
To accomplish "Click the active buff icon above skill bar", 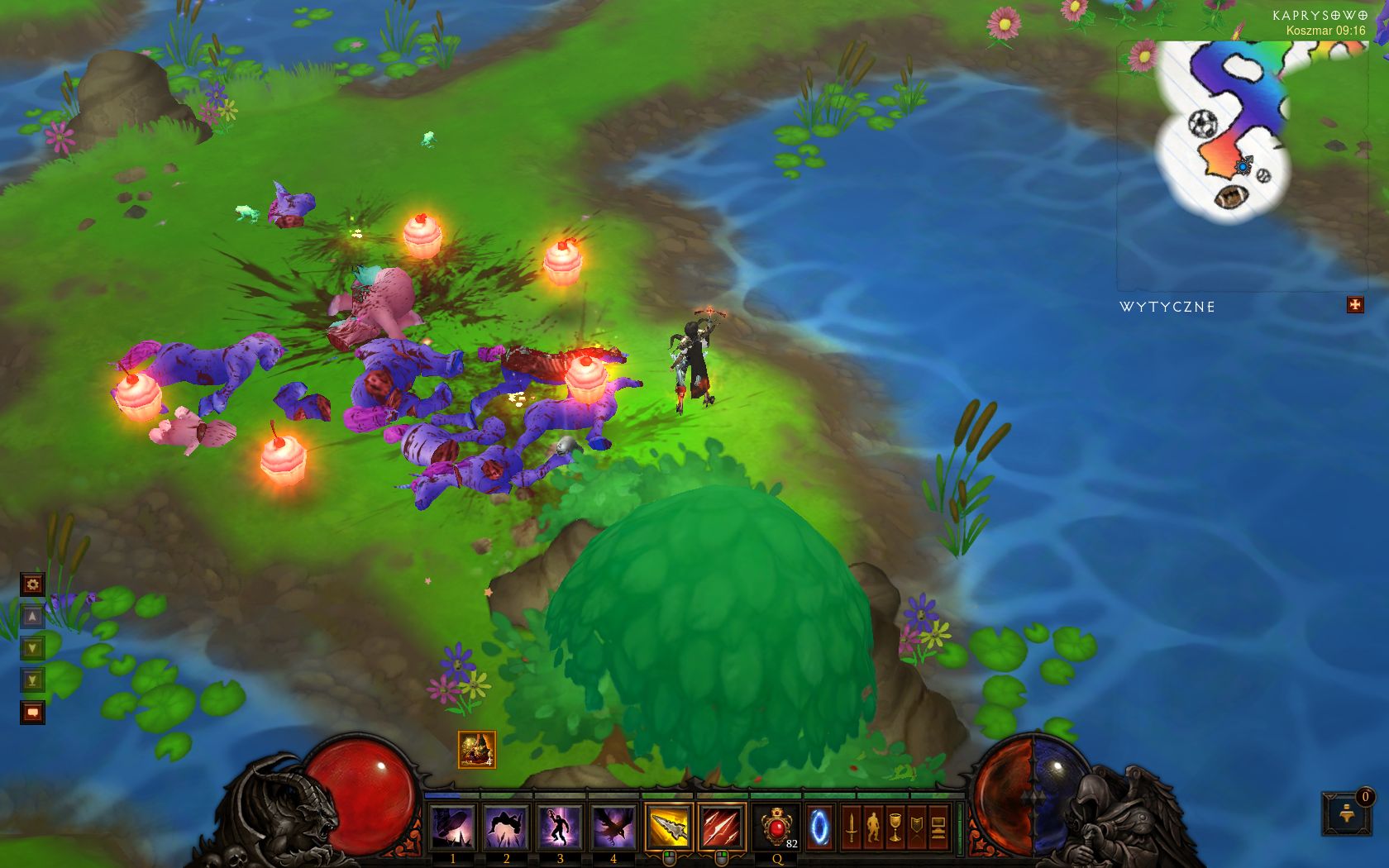I will pos(477,750).
